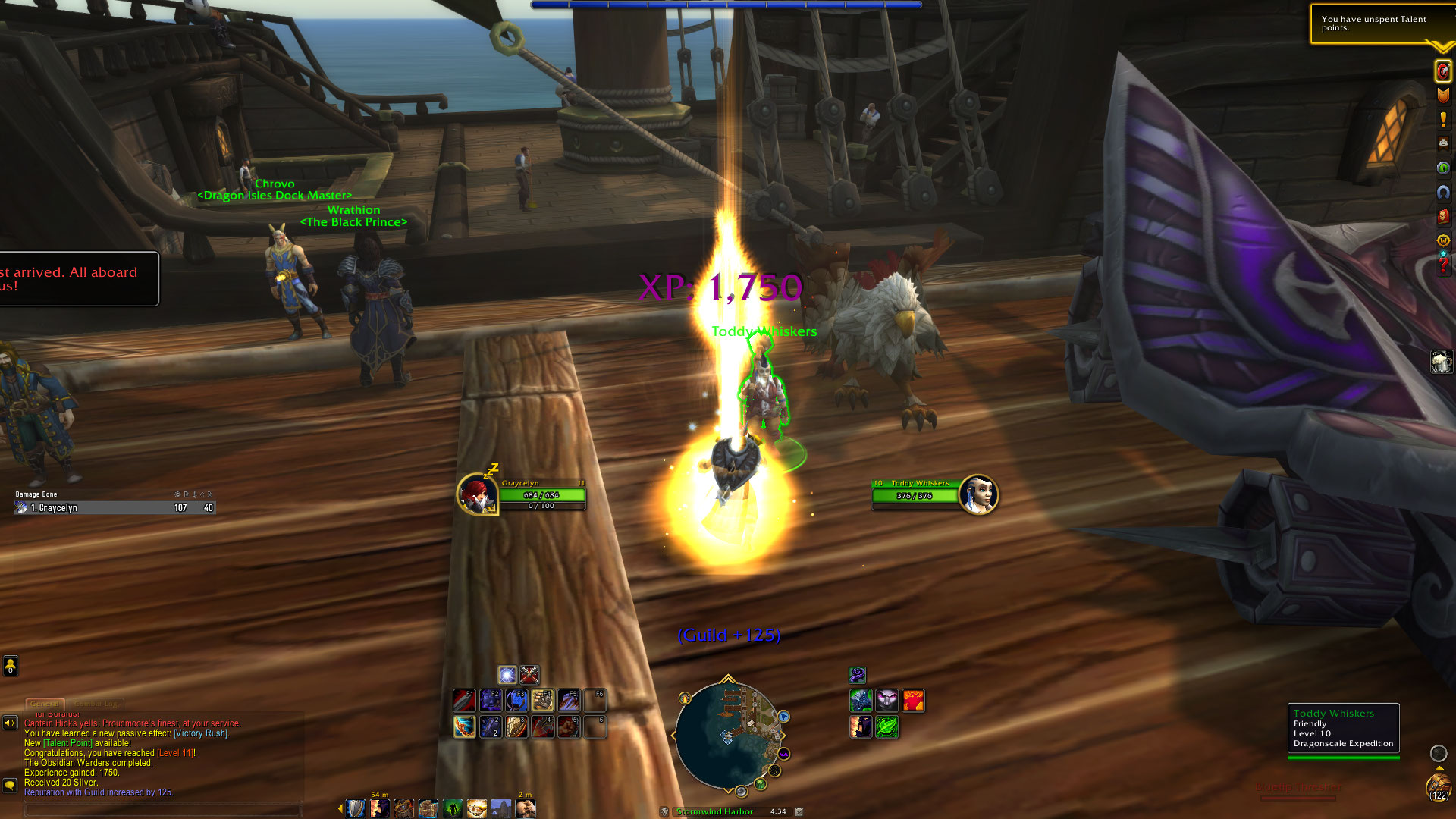1456x819 pixels.
Task: Select the Graycelyn row in Damage Done
Action: pos(114,508)
